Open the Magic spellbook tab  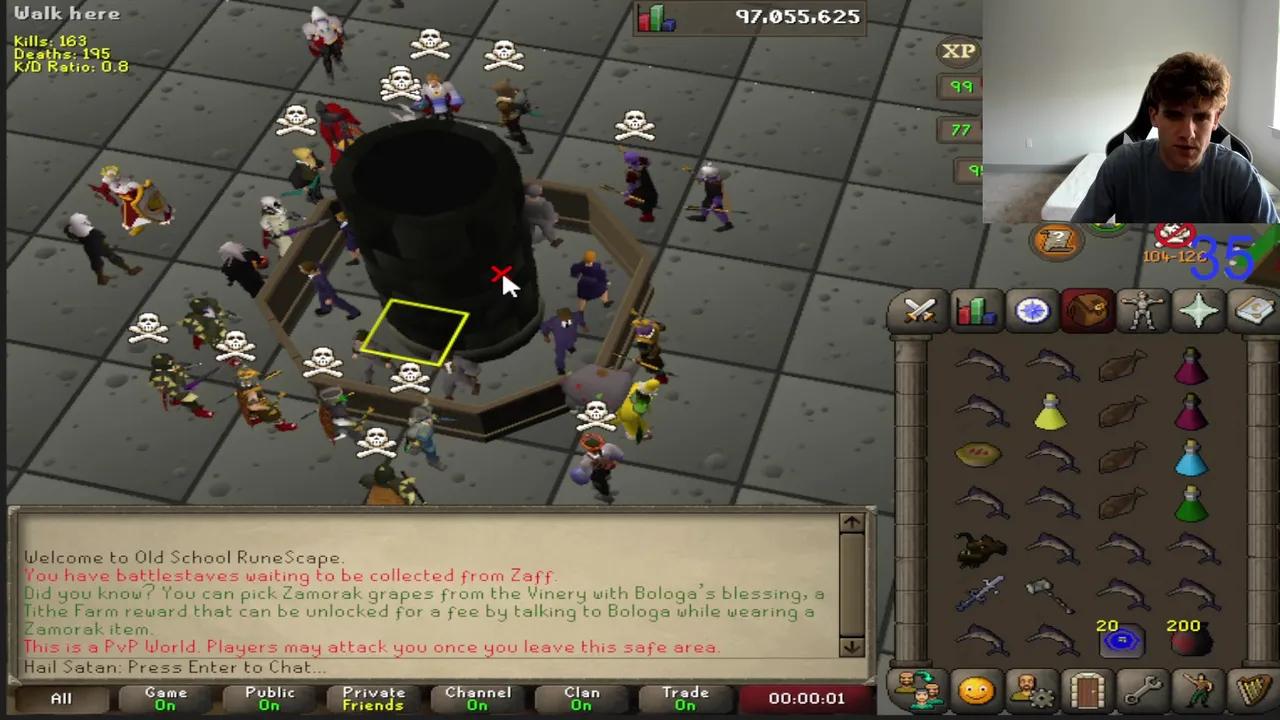(1255, 311)
